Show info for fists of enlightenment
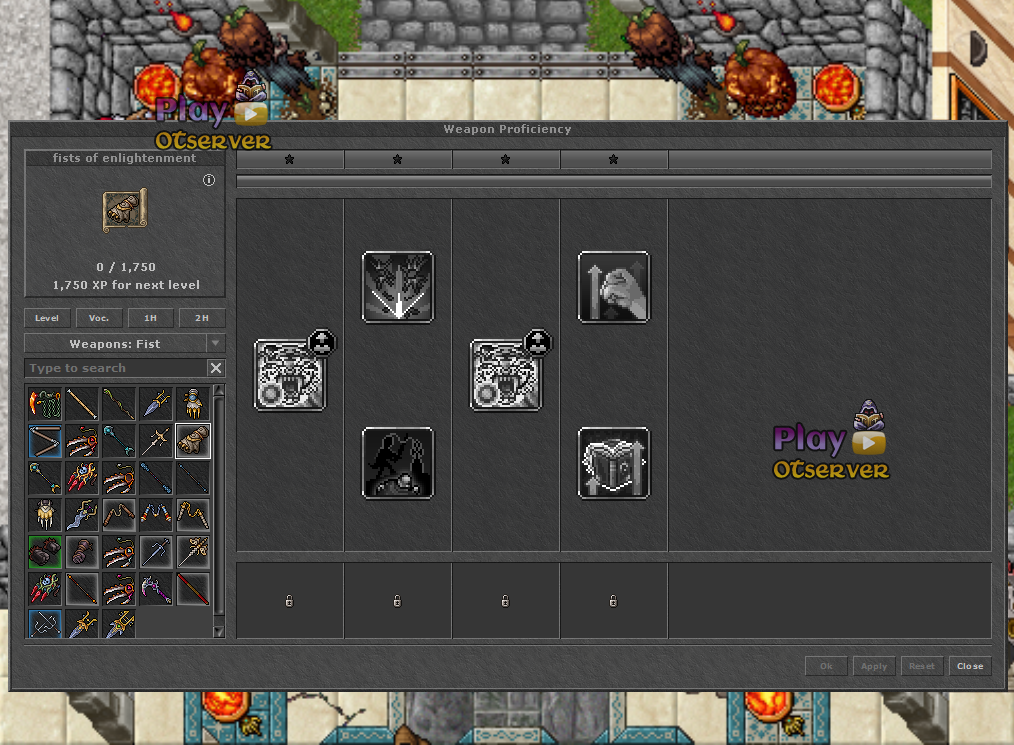 (209, 181)
